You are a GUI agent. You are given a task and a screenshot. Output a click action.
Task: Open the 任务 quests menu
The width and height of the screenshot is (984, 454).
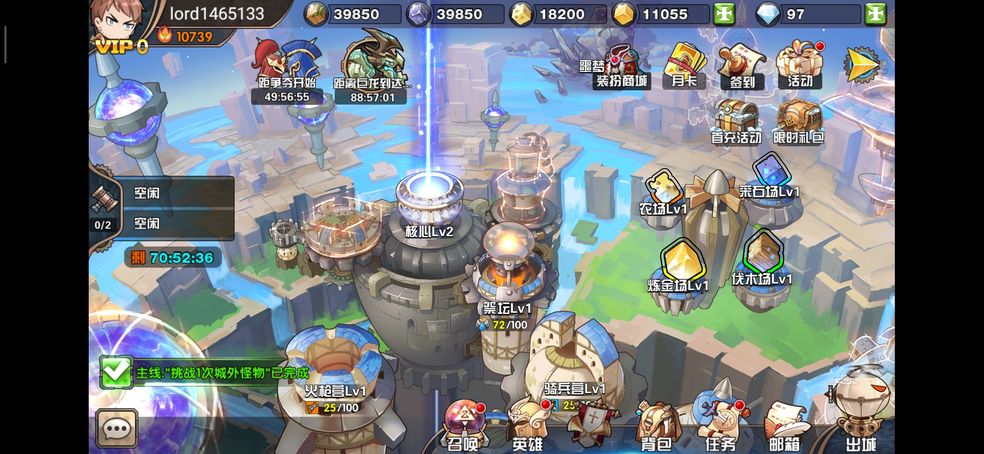(x=720, y=426)
